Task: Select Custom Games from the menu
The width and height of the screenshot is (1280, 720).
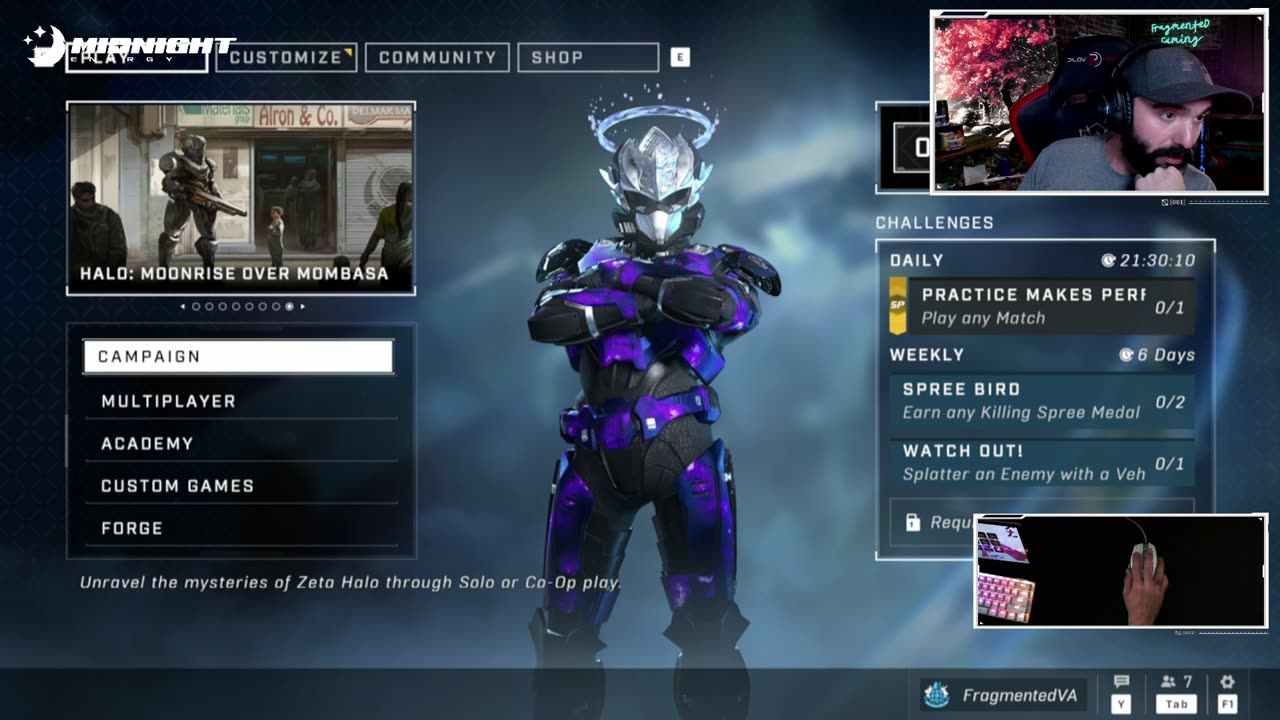Action: (x=240, y=486)
